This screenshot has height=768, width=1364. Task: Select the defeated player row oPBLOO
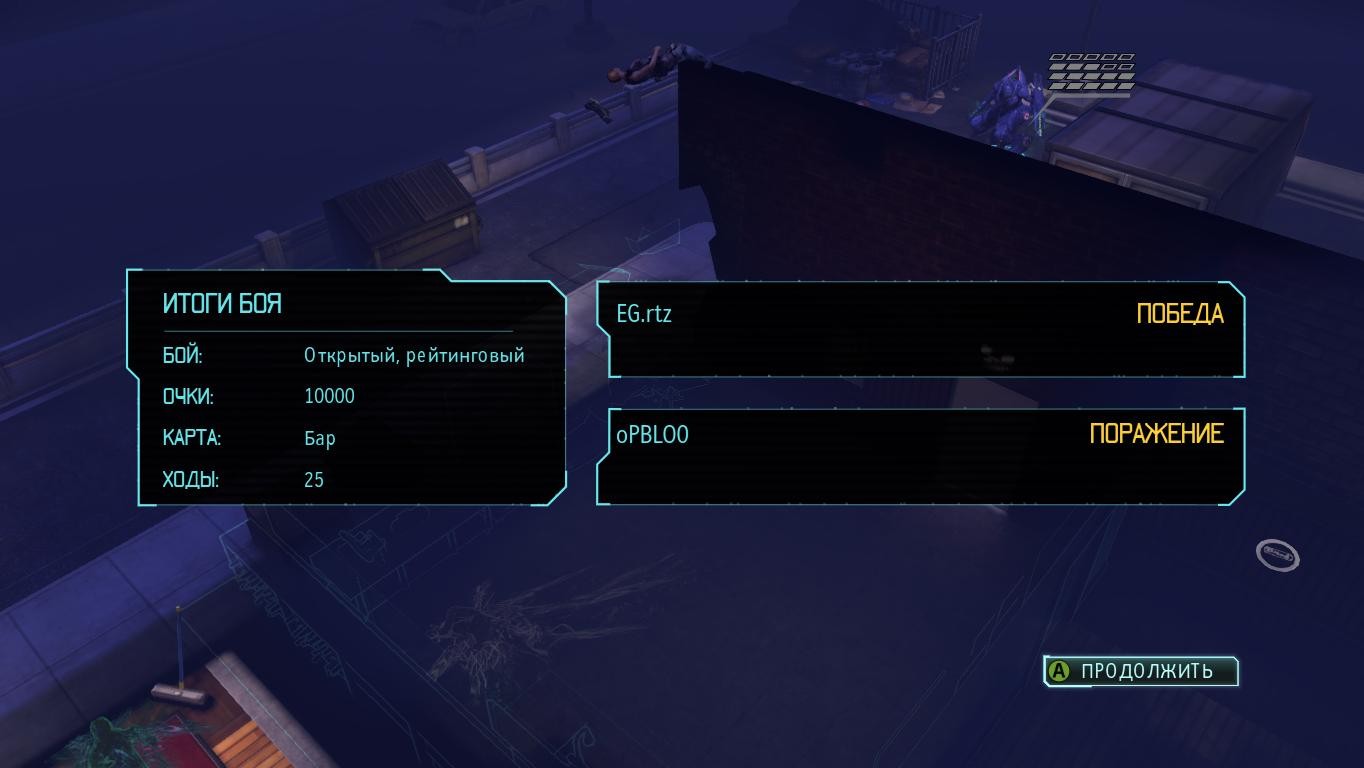(x=920, y=455)
